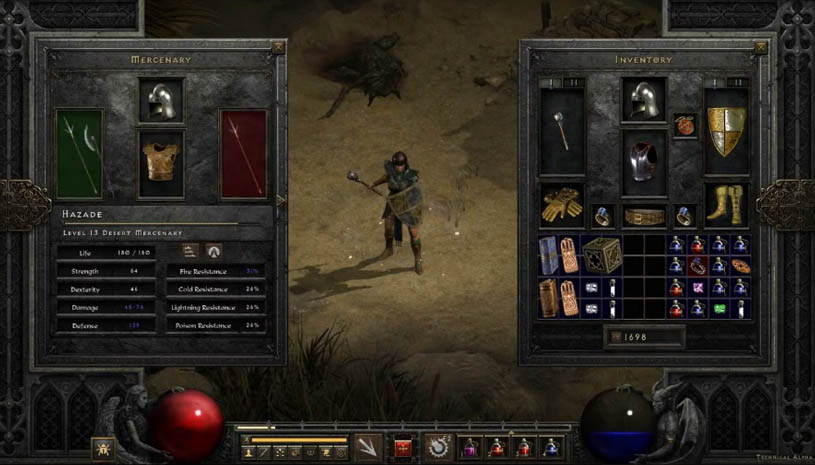Click the red banner button on the bar
This screenshot has width=815, height=465.
point(403,447)
